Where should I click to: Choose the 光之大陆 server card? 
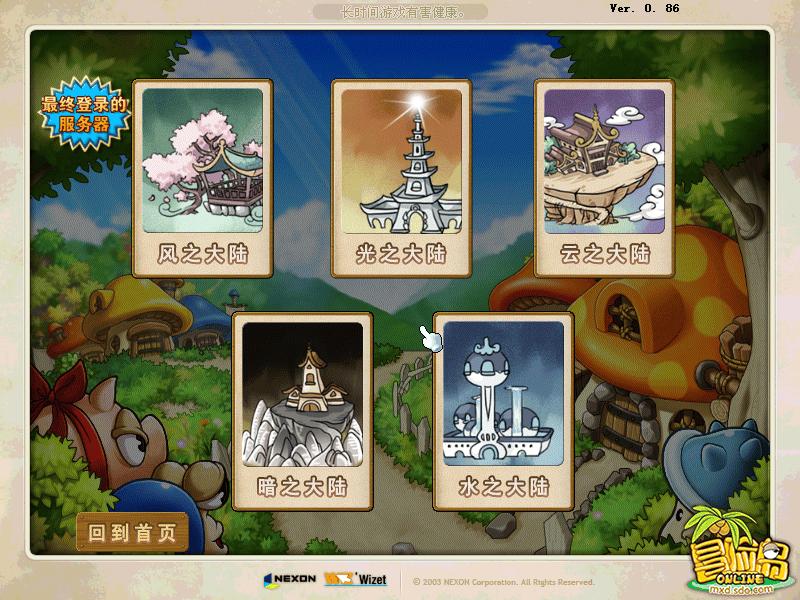[402, 178]
